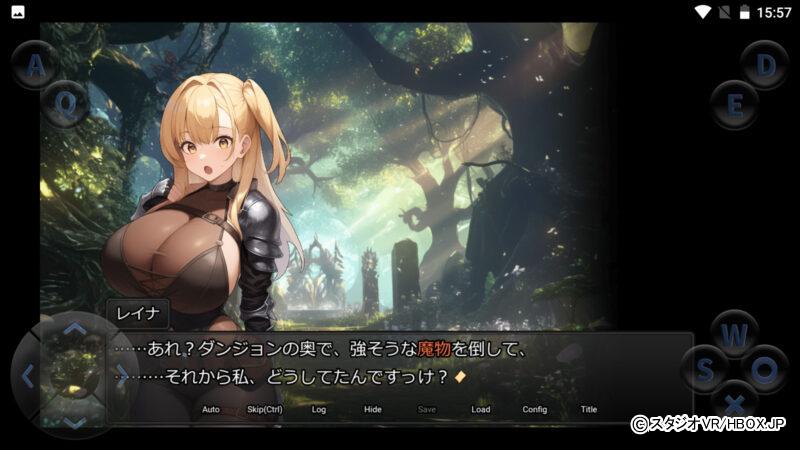800x450 pixels.
Task: Tap the virtual W overlay button
Action: pos(735,333)
